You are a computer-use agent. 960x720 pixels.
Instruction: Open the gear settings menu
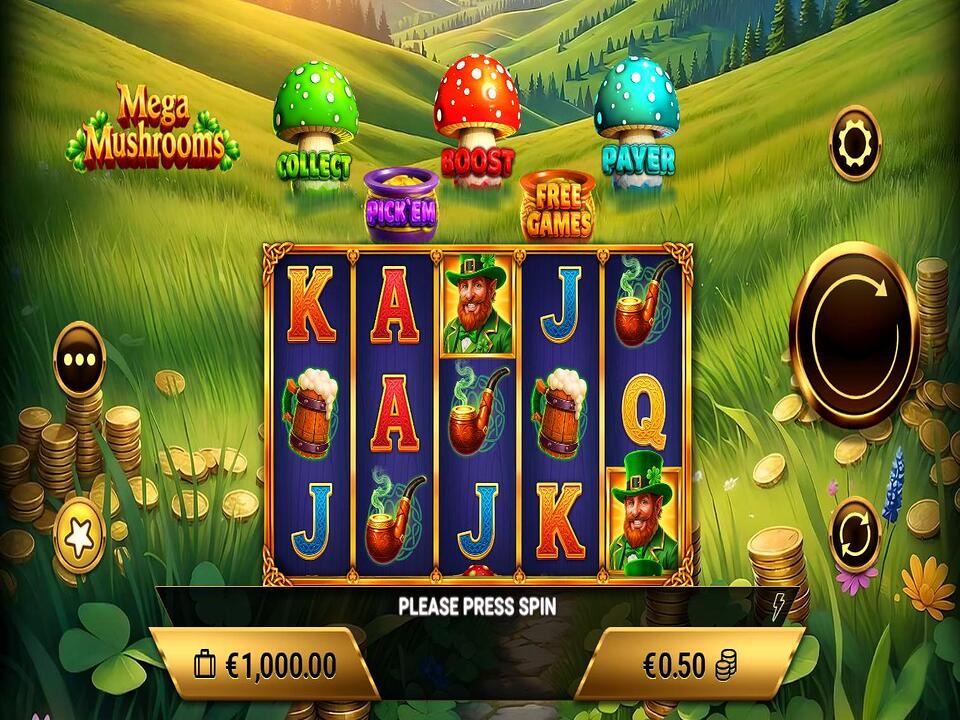(854, 144)
